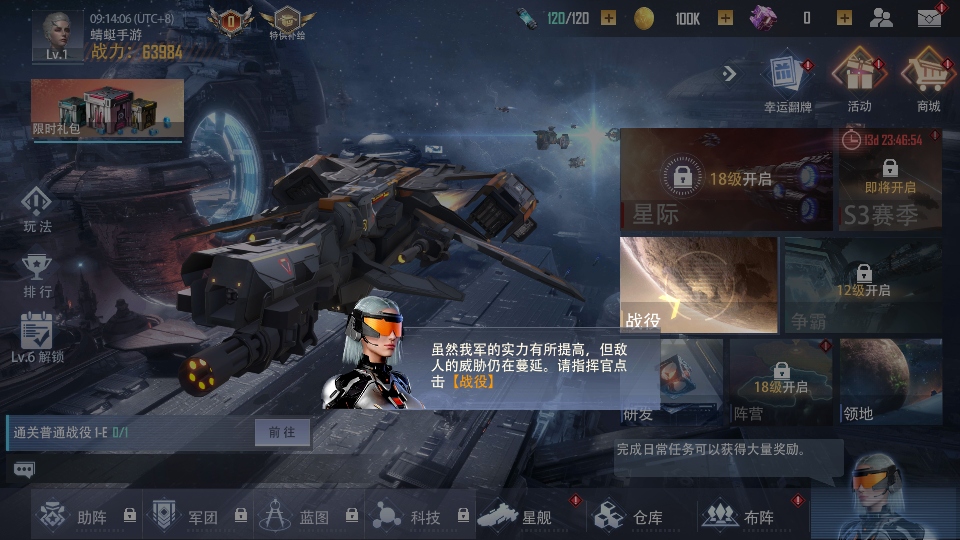Open the 商城 shop cart icon
The height and width of the screenshot is (540, 960).
[x=927, y=78]
